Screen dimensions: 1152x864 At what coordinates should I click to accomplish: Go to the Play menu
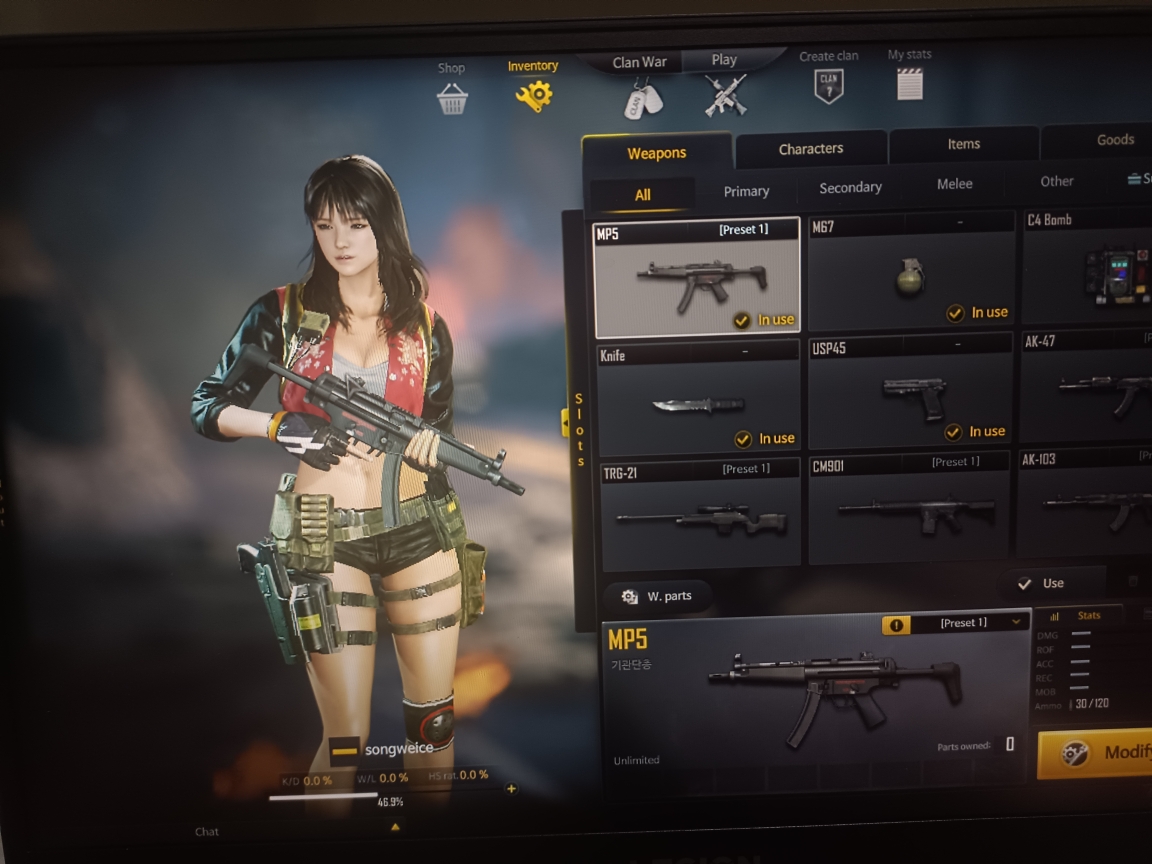tap(724, 60)
